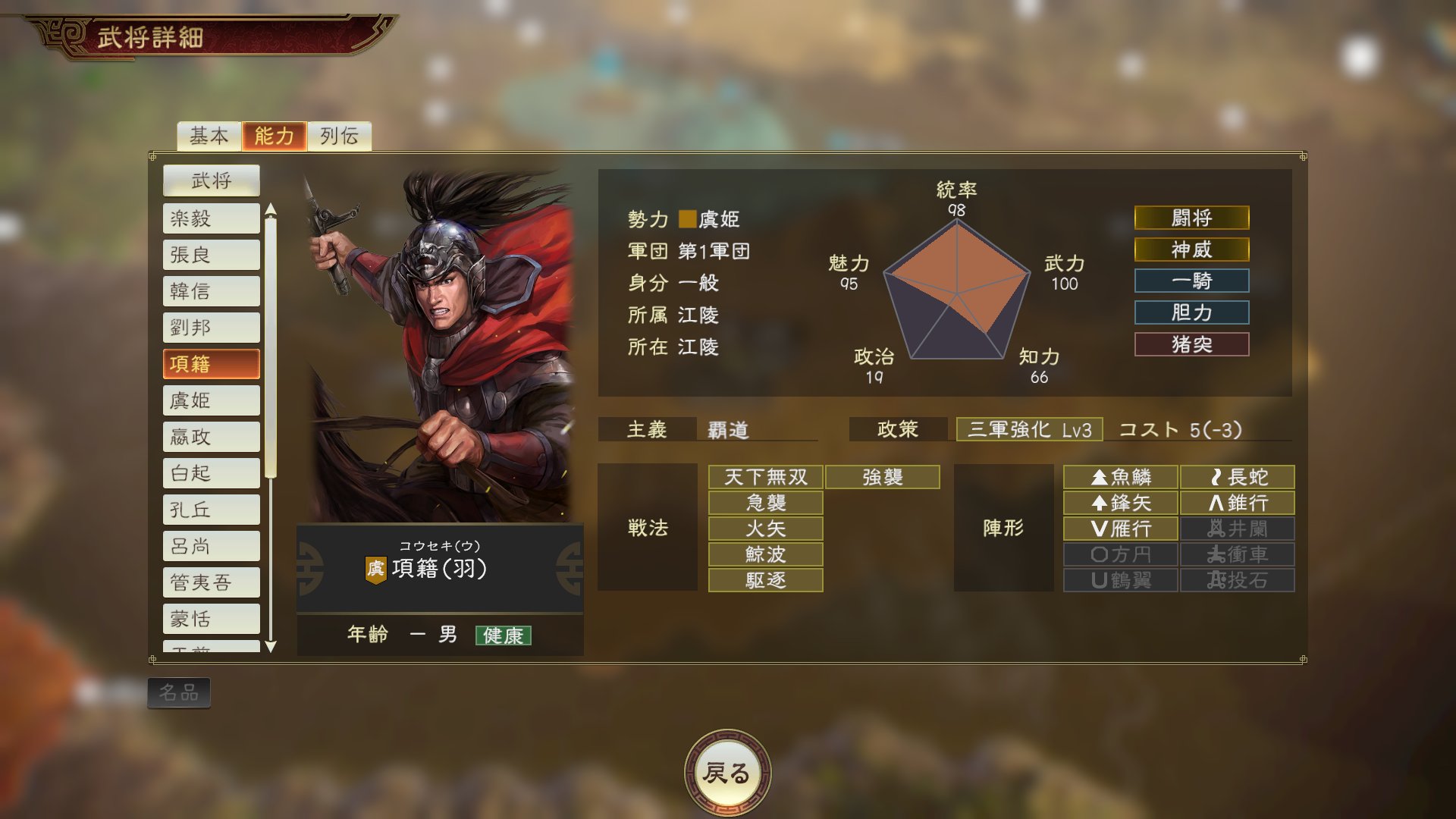Image resolution: width=1456 pixels, height=819 pixels.
Task: Click the 名品 button
Action: tap(180, 694)
